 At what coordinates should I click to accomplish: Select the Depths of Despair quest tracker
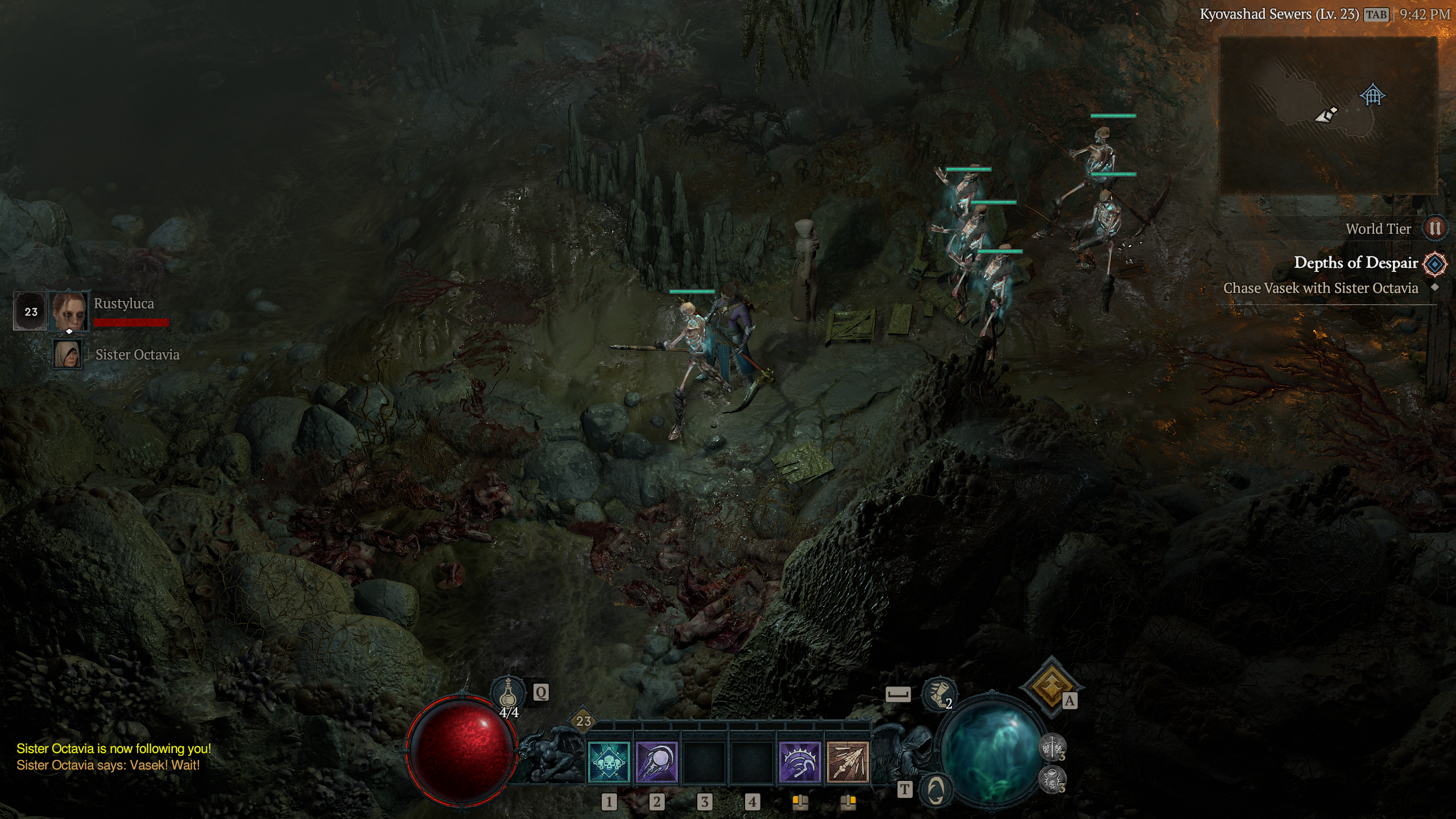pyautogui.click(x=1356, y=263)
